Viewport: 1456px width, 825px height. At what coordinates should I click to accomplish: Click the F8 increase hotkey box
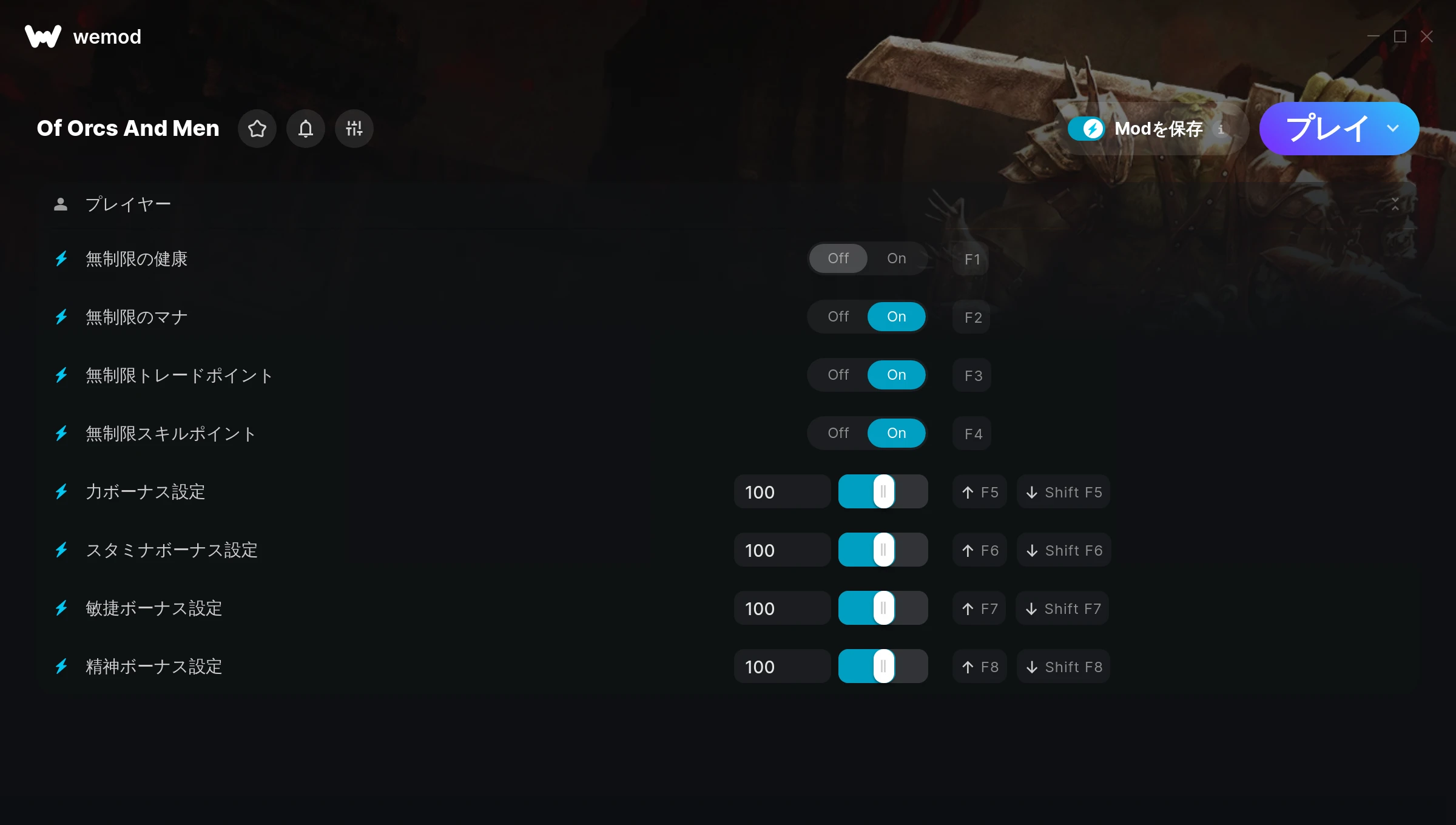pos(980,667)
